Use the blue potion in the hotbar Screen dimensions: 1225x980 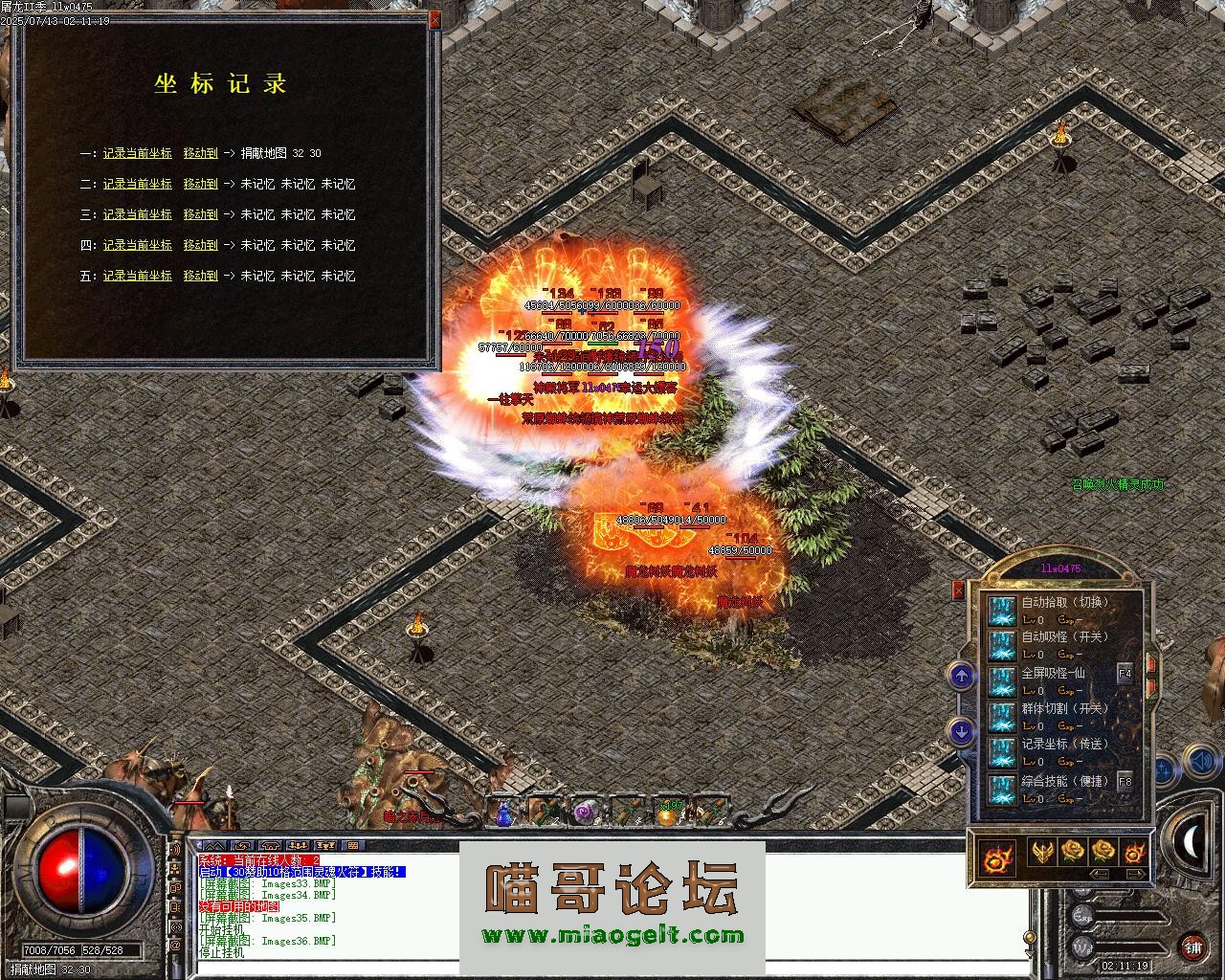tap(504, 813)
